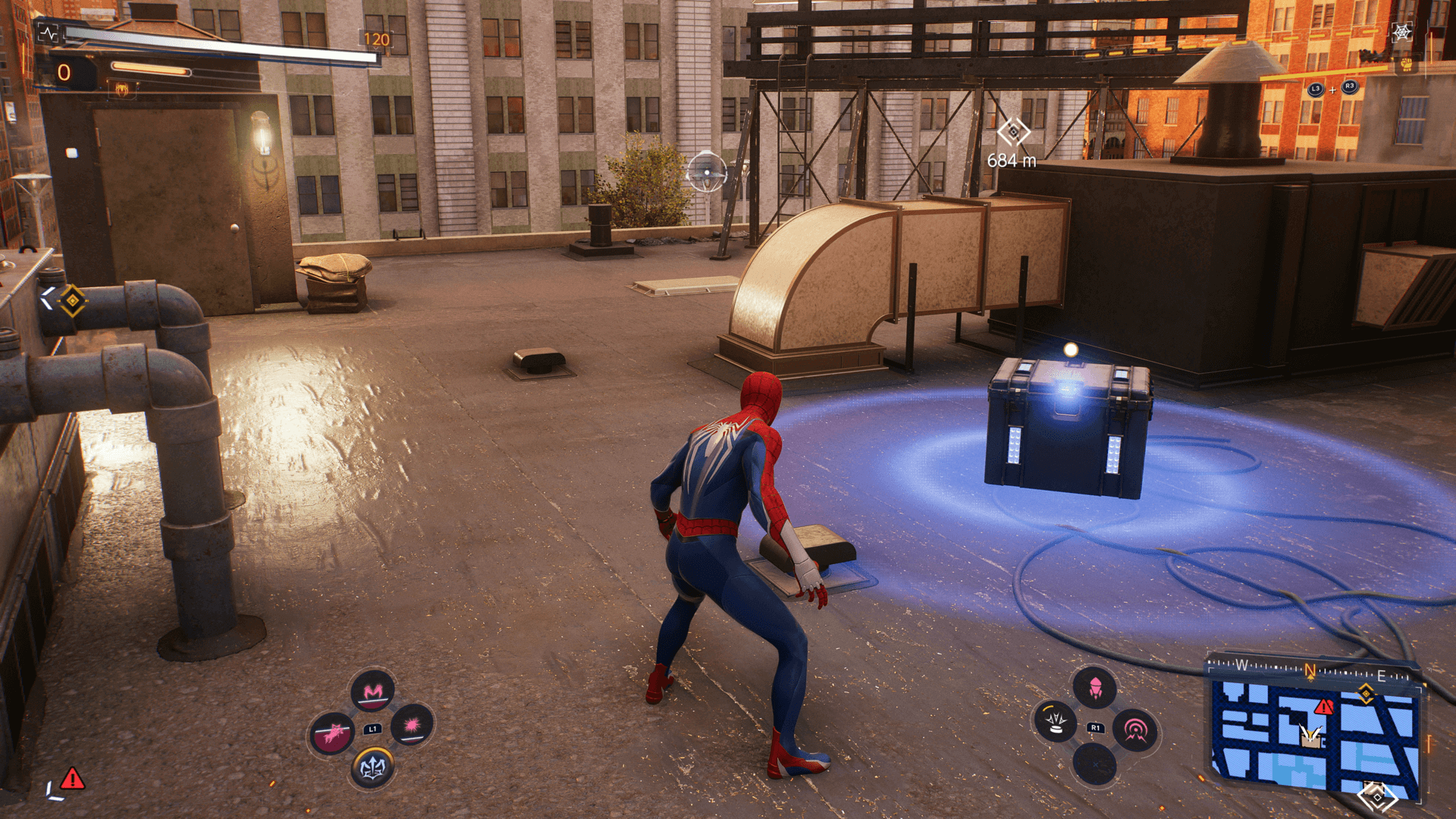This screenshot has width=1456, height=819.
Task: Select the spider web icon in top-right corner
Action: (x=1402, y=33)
